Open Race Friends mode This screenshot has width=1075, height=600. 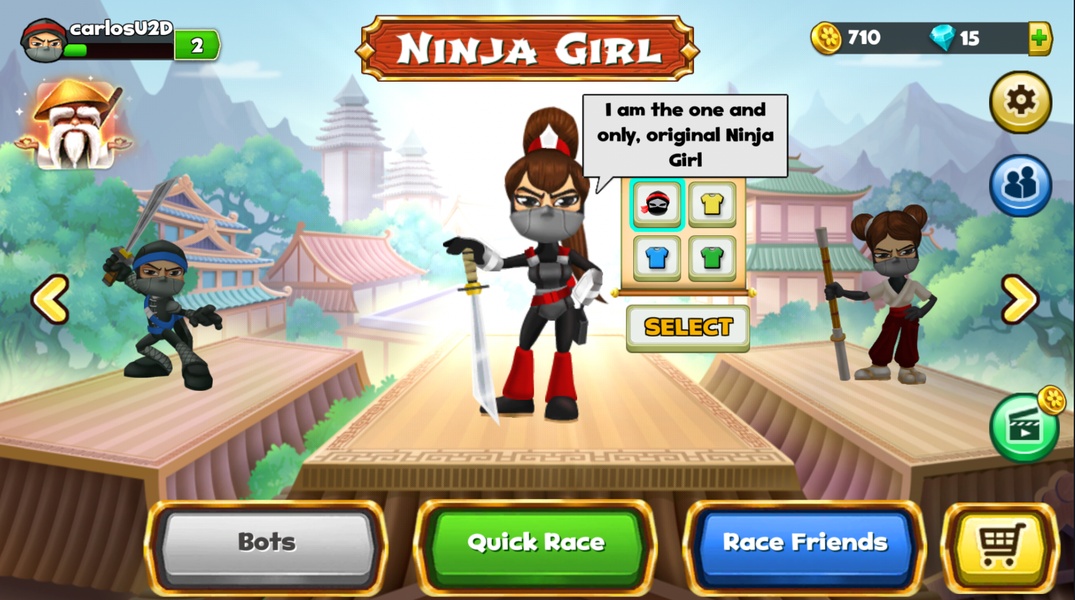point(805,544)
